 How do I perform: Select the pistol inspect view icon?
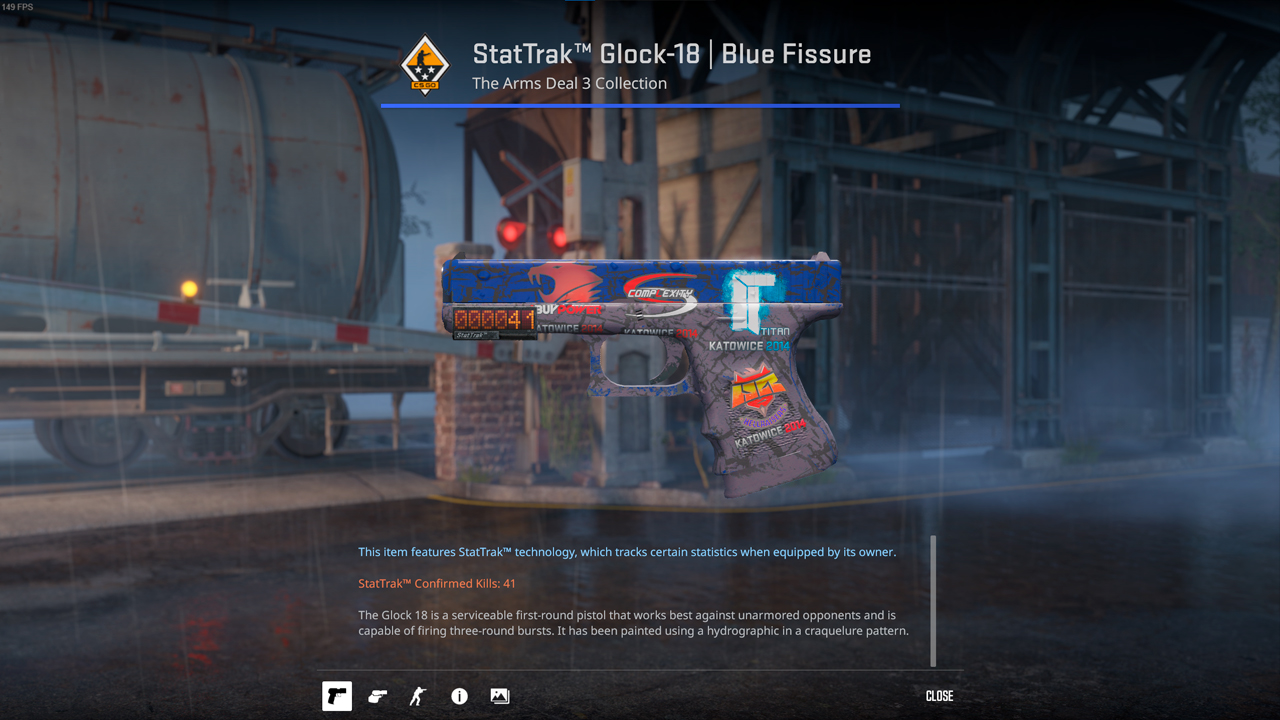coord(336,696)
